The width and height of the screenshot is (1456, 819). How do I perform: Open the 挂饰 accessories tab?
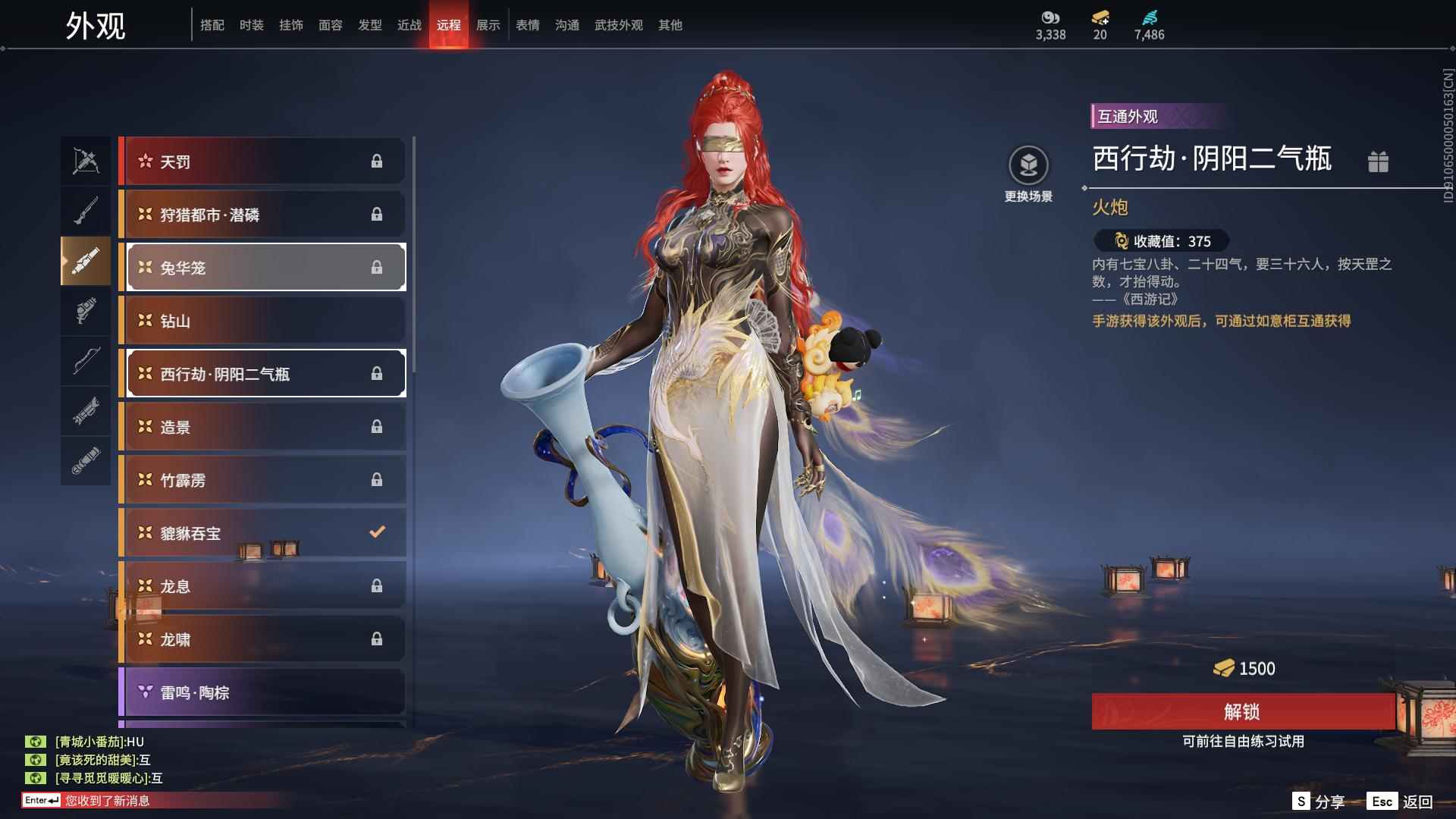pos(290,25)
